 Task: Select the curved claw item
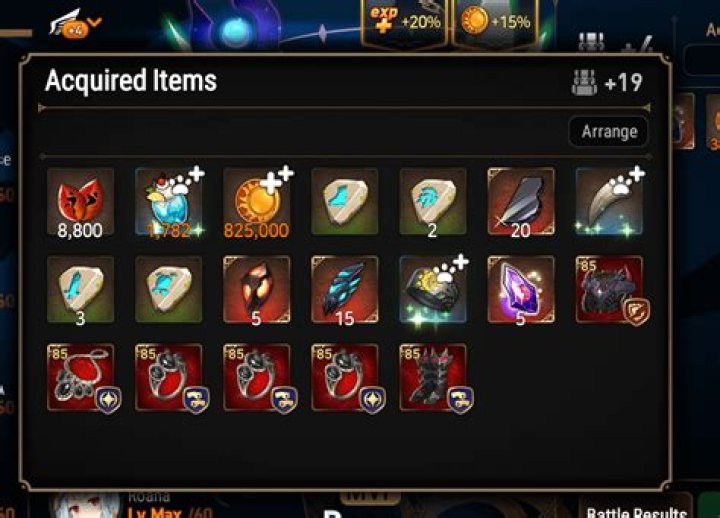tap(608, 201)
